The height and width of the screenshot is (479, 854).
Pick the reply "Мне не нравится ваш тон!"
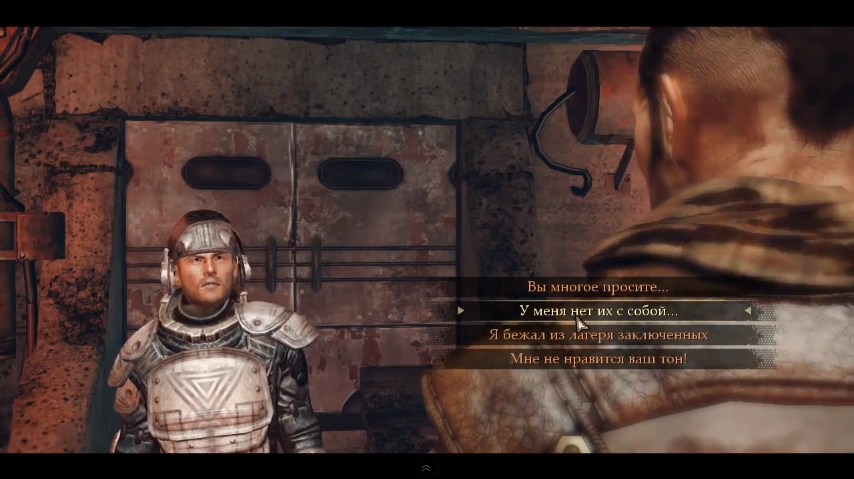click(598, 358)
